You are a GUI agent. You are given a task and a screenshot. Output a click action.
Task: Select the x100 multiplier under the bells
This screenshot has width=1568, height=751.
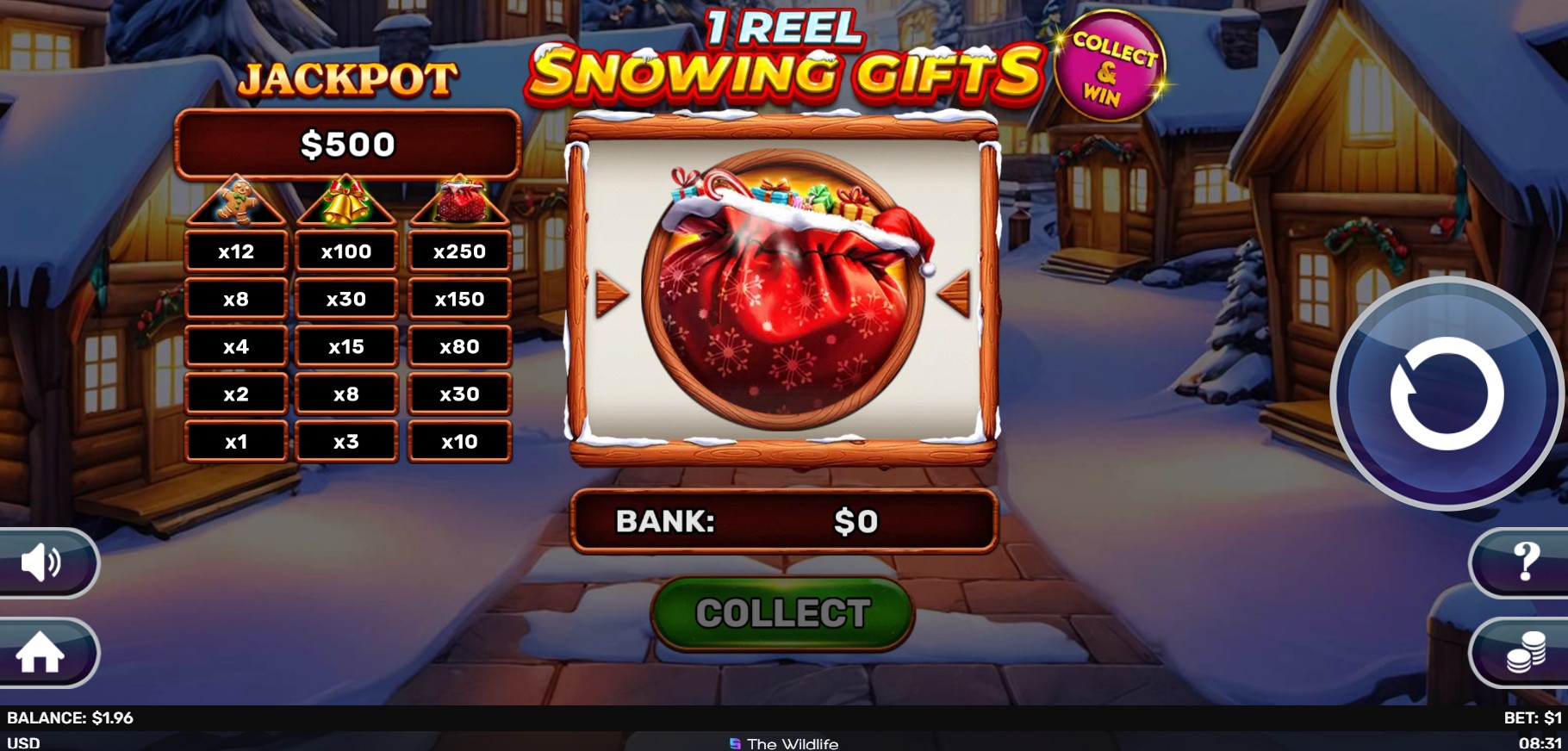pos(345,251)
